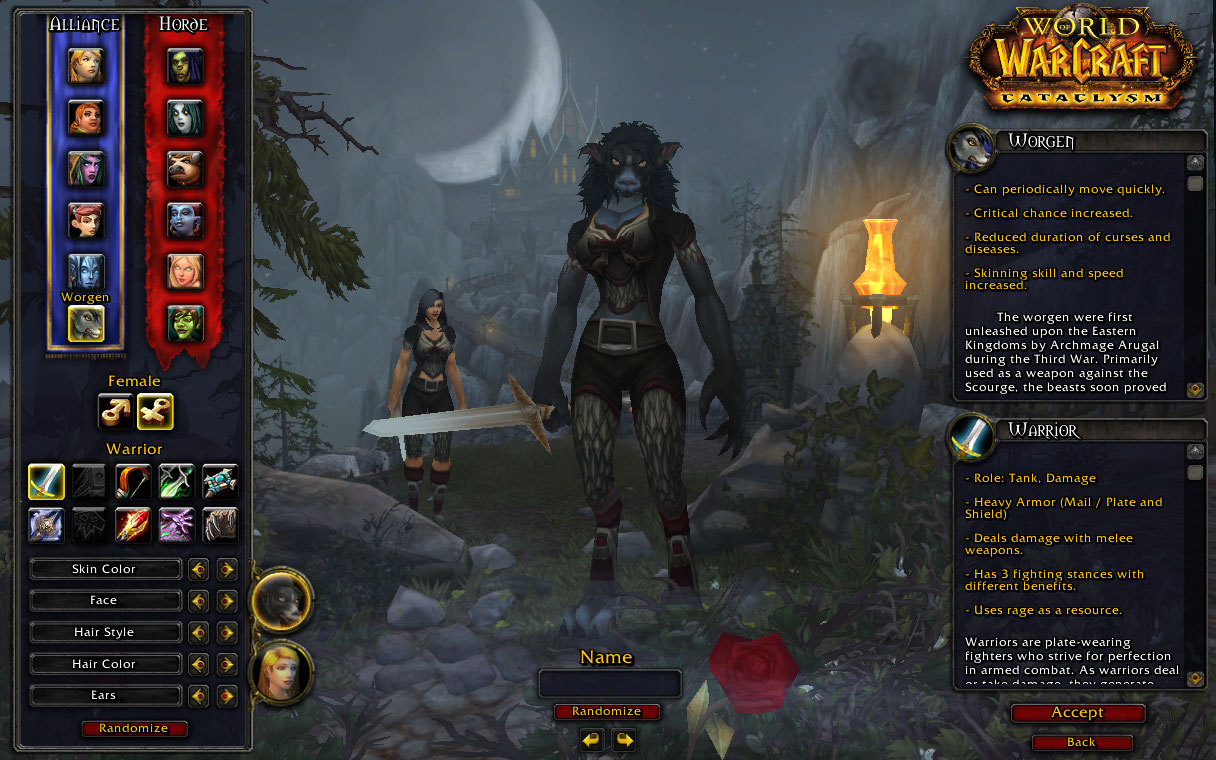Go Back to the previous screen
This screenshot has width=1216, height=760.
point(1081,742)
